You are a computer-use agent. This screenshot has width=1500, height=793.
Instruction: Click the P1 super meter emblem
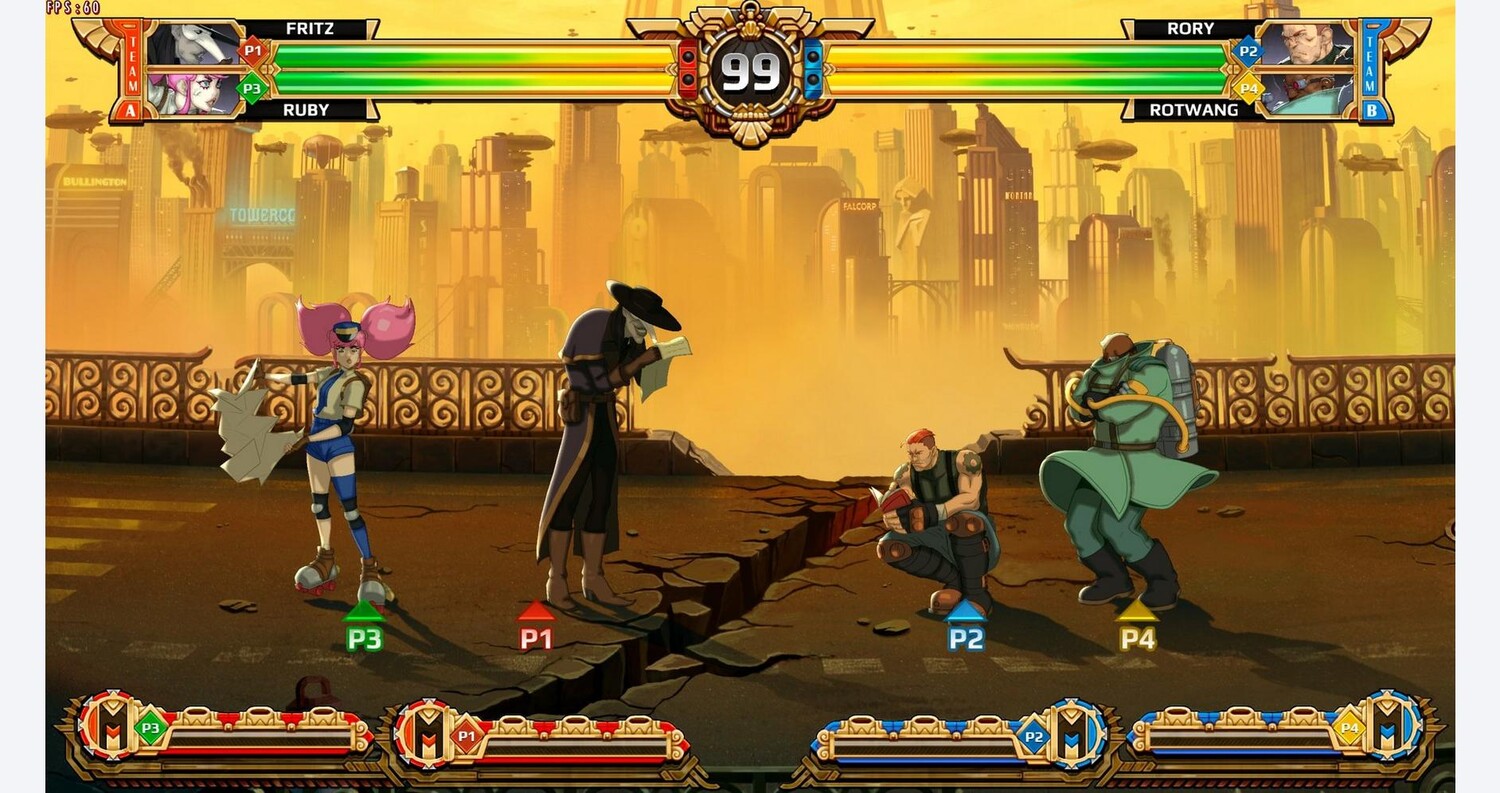tap(424, 735)
